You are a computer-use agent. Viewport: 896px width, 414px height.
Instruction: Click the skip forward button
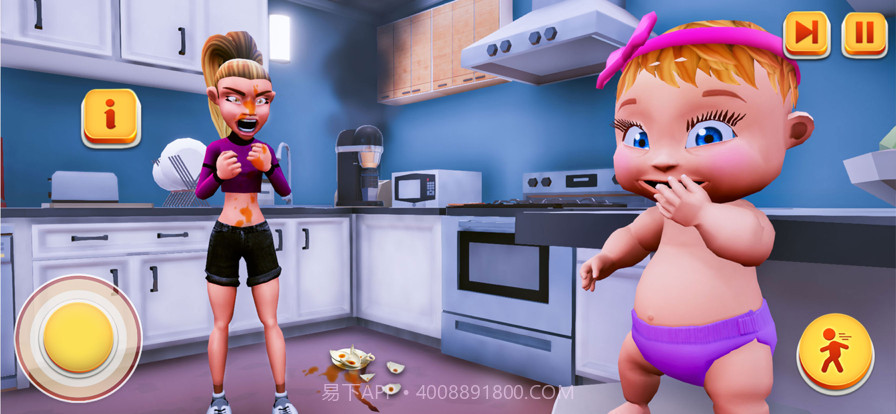click(806, 34)
